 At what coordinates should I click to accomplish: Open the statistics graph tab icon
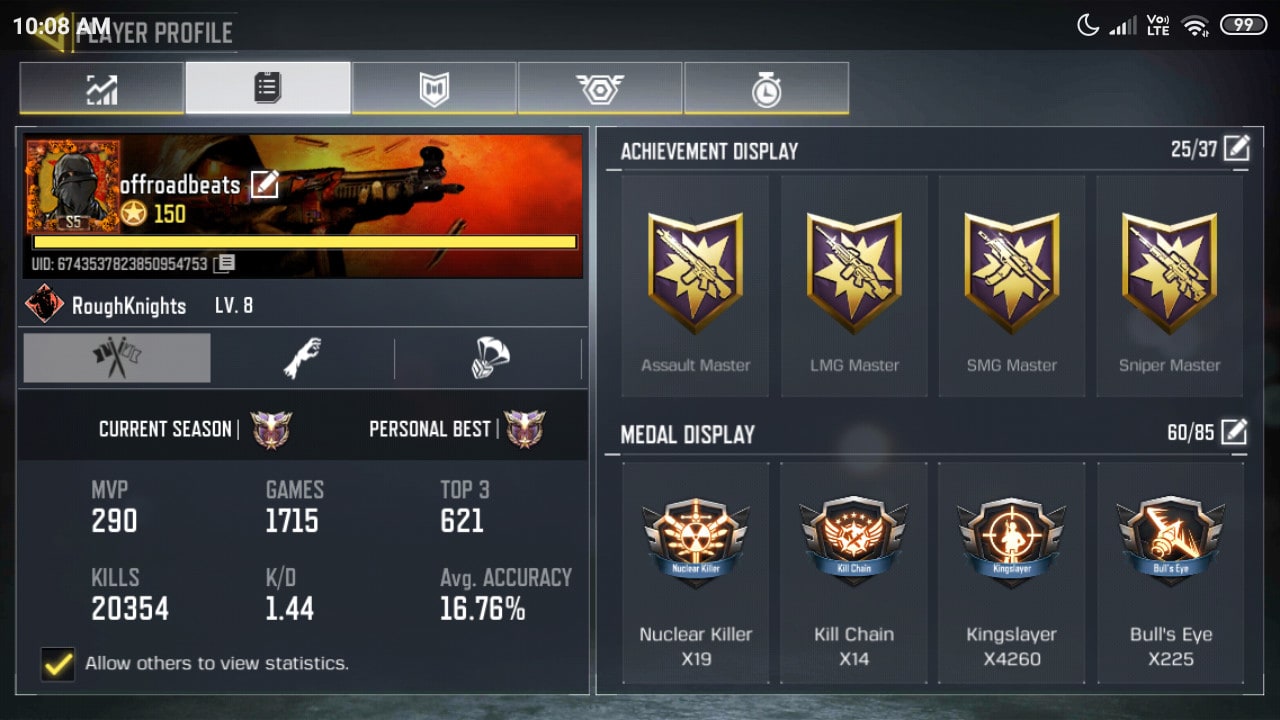[x=100, y=89]
